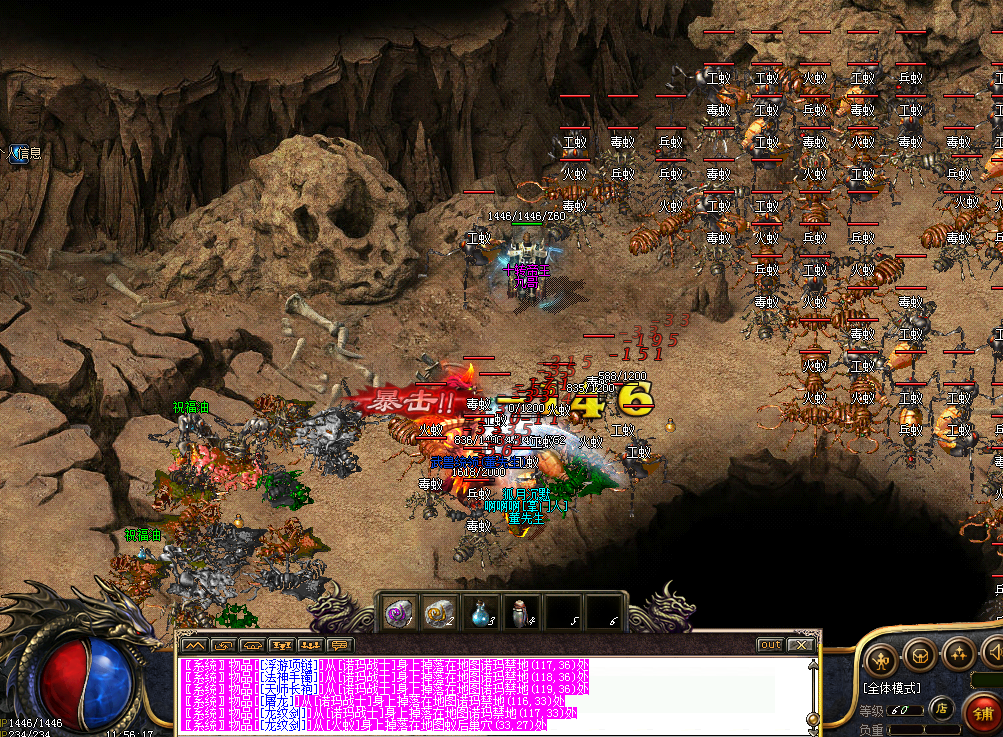
Task: Toggle the sound speaker icon
Action: 994,655
